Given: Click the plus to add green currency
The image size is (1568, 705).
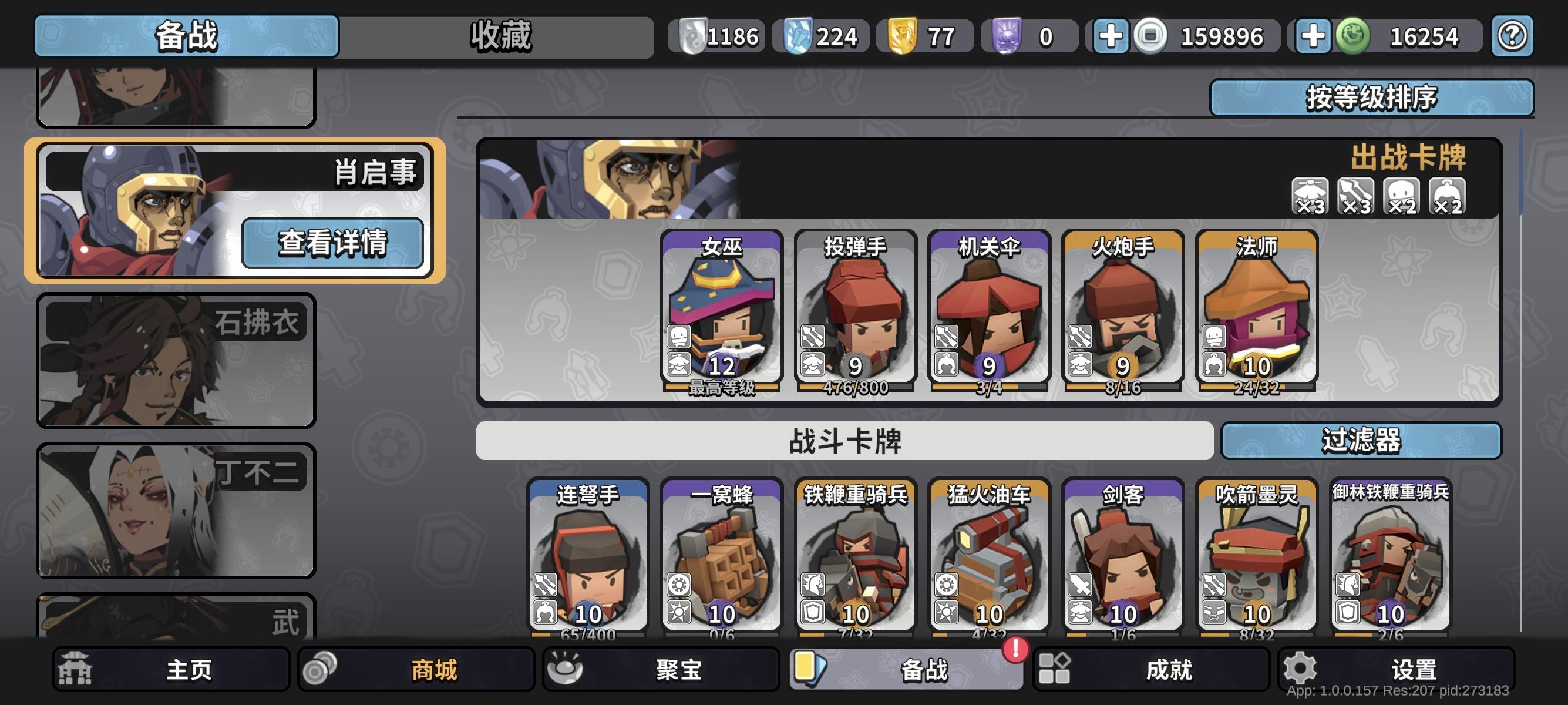Looking at the screenshot, I should click(x=1315, y=36).
